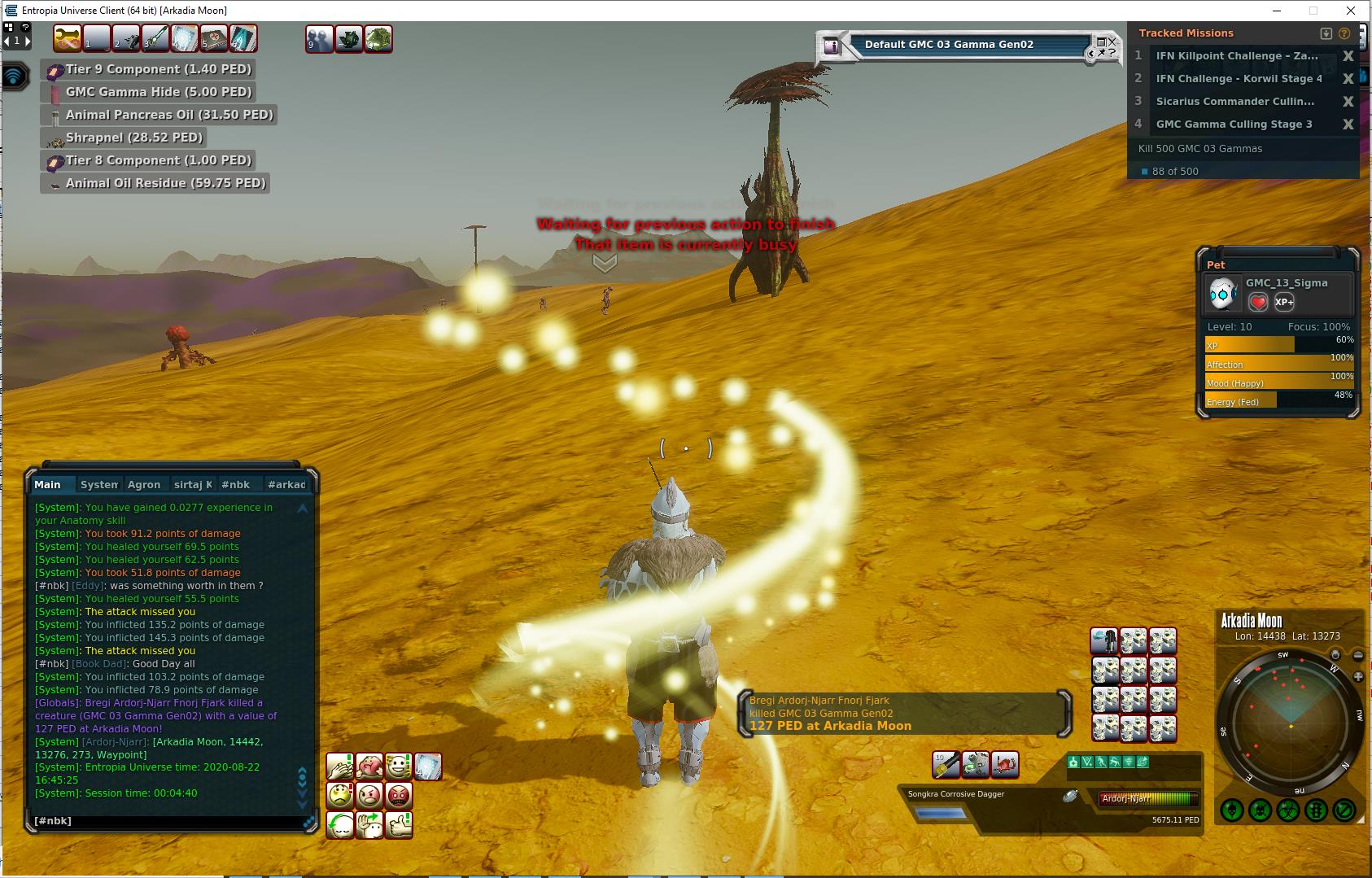
Task: Use the first aid kit hotbar slot
Action: (214, 38)
